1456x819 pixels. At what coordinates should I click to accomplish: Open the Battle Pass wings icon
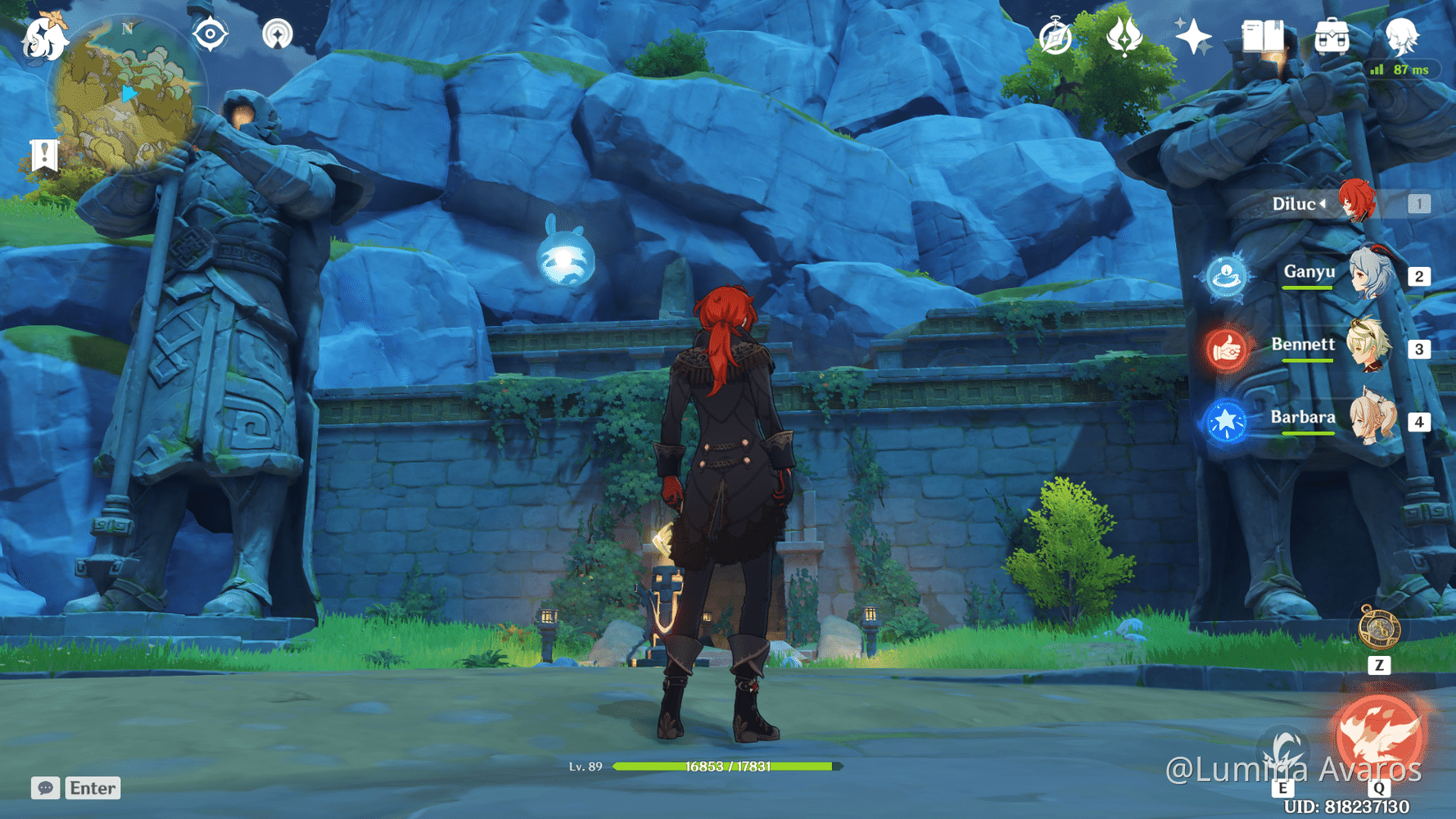(1124, 36)
